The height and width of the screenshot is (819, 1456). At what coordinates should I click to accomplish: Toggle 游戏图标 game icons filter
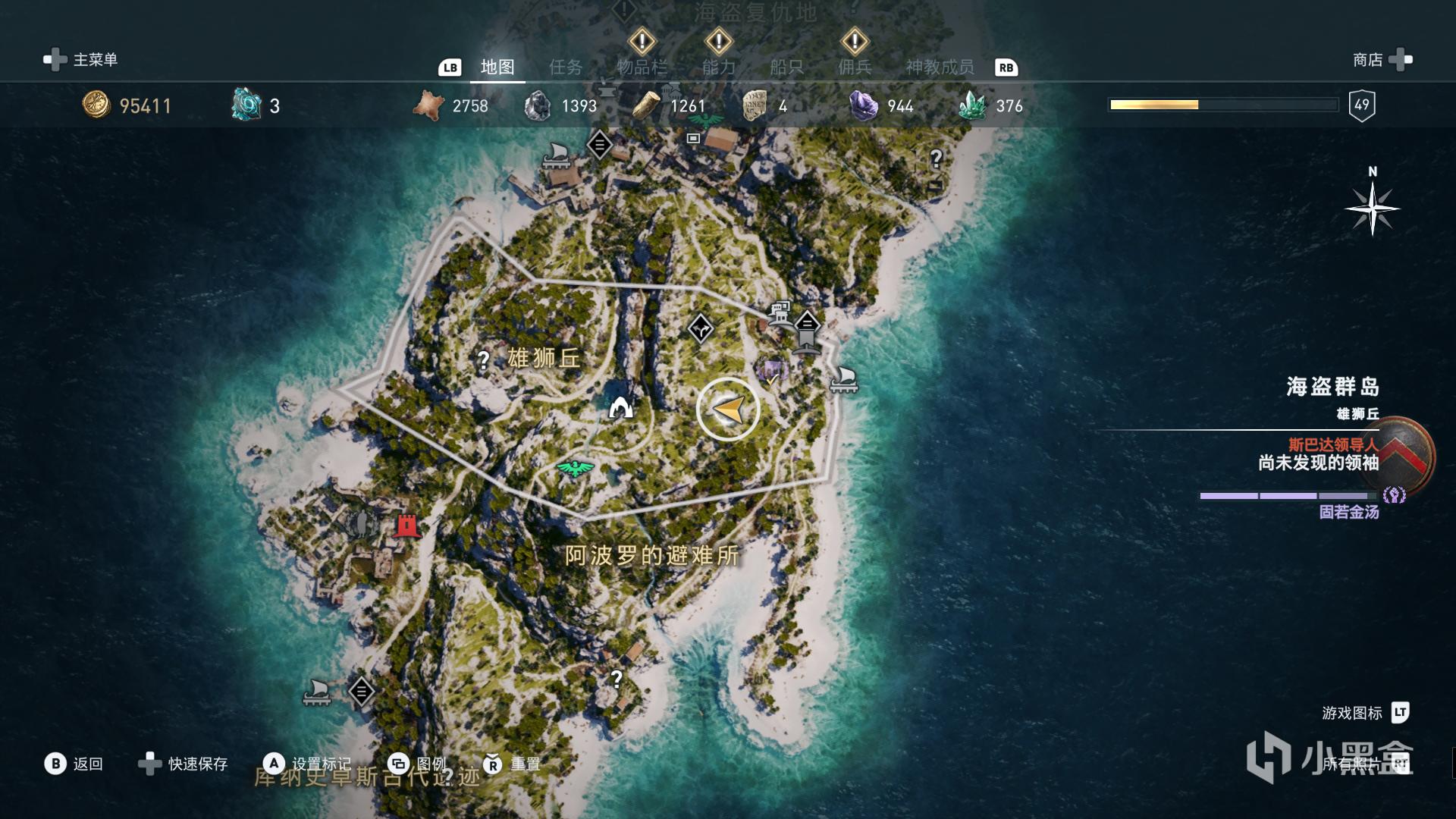coord(1365,713)
